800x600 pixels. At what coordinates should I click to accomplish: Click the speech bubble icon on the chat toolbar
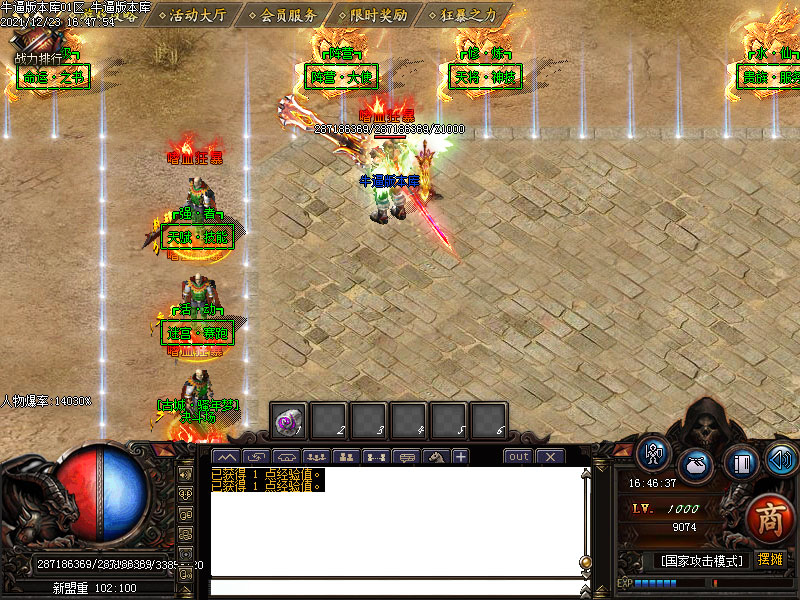pyautogui.click(x=406, y=457)
